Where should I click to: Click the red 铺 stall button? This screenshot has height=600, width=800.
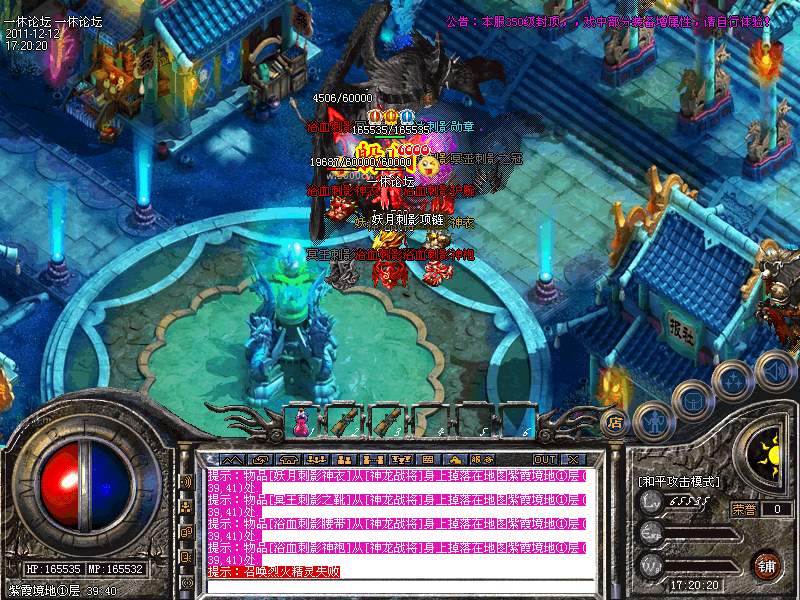[767, 566]
